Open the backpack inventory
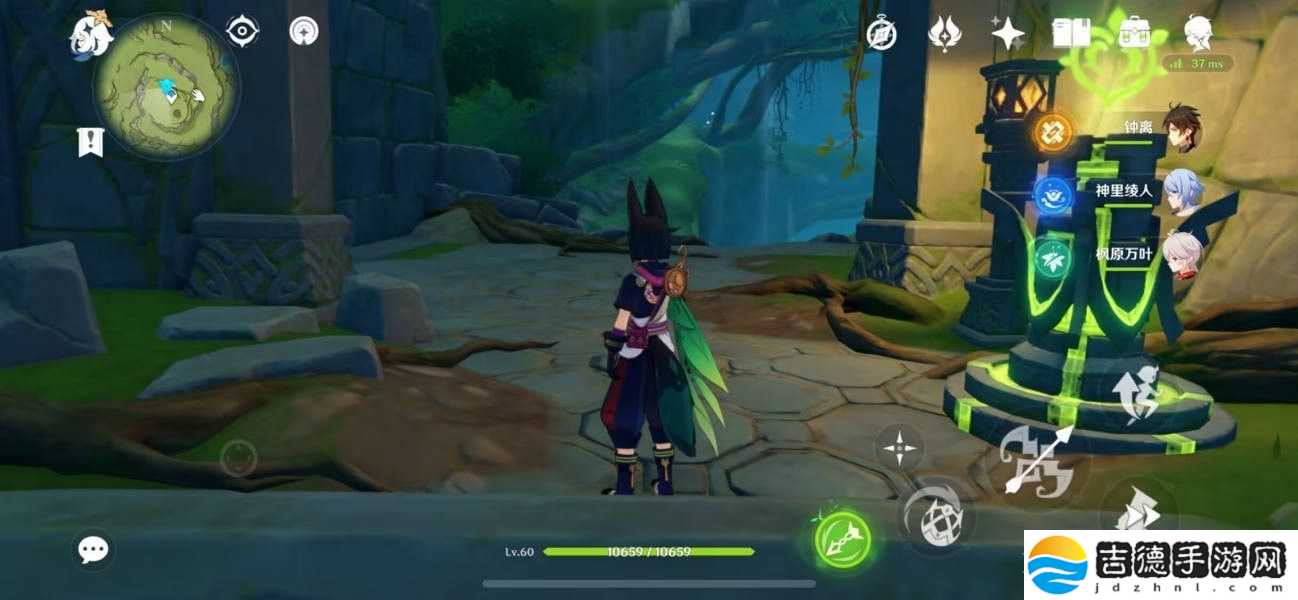Screen dimensions: 1298x600 [1134, 34]
